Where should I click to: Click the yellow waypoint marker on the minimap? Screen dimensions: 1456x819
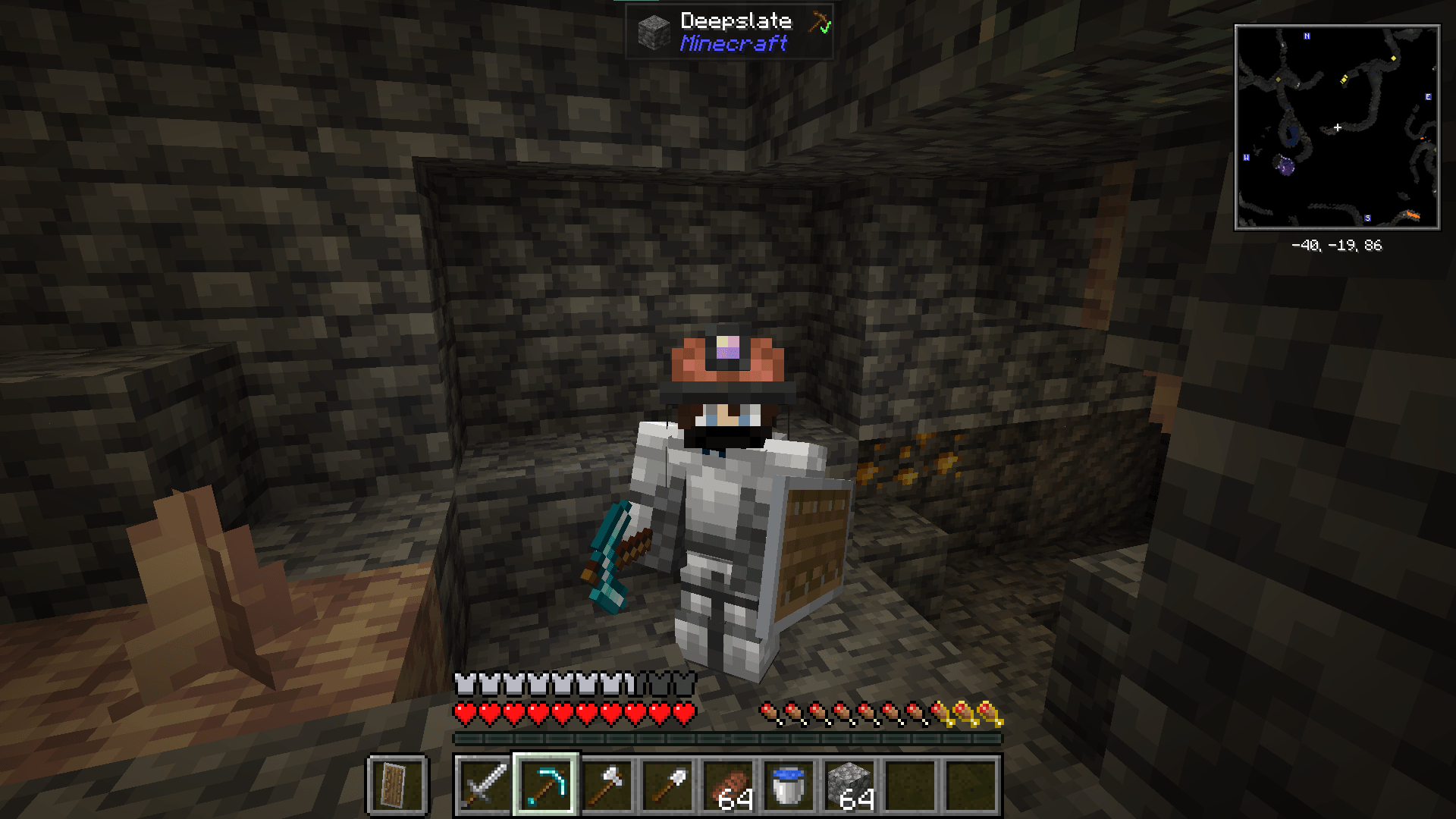(x=1394, y=59)
